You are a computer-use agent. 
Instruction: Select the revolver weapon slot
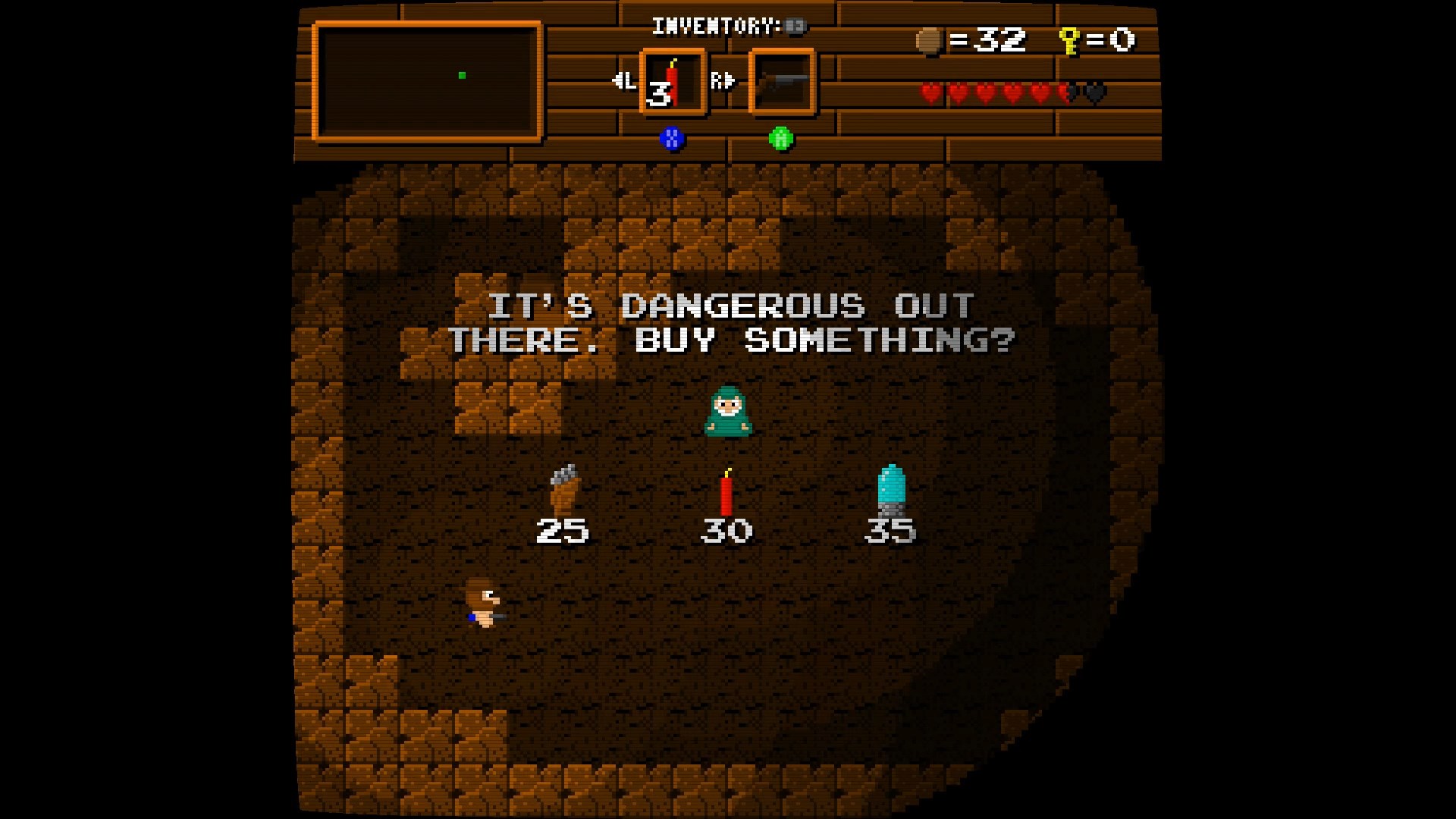[x=782, y=82]
